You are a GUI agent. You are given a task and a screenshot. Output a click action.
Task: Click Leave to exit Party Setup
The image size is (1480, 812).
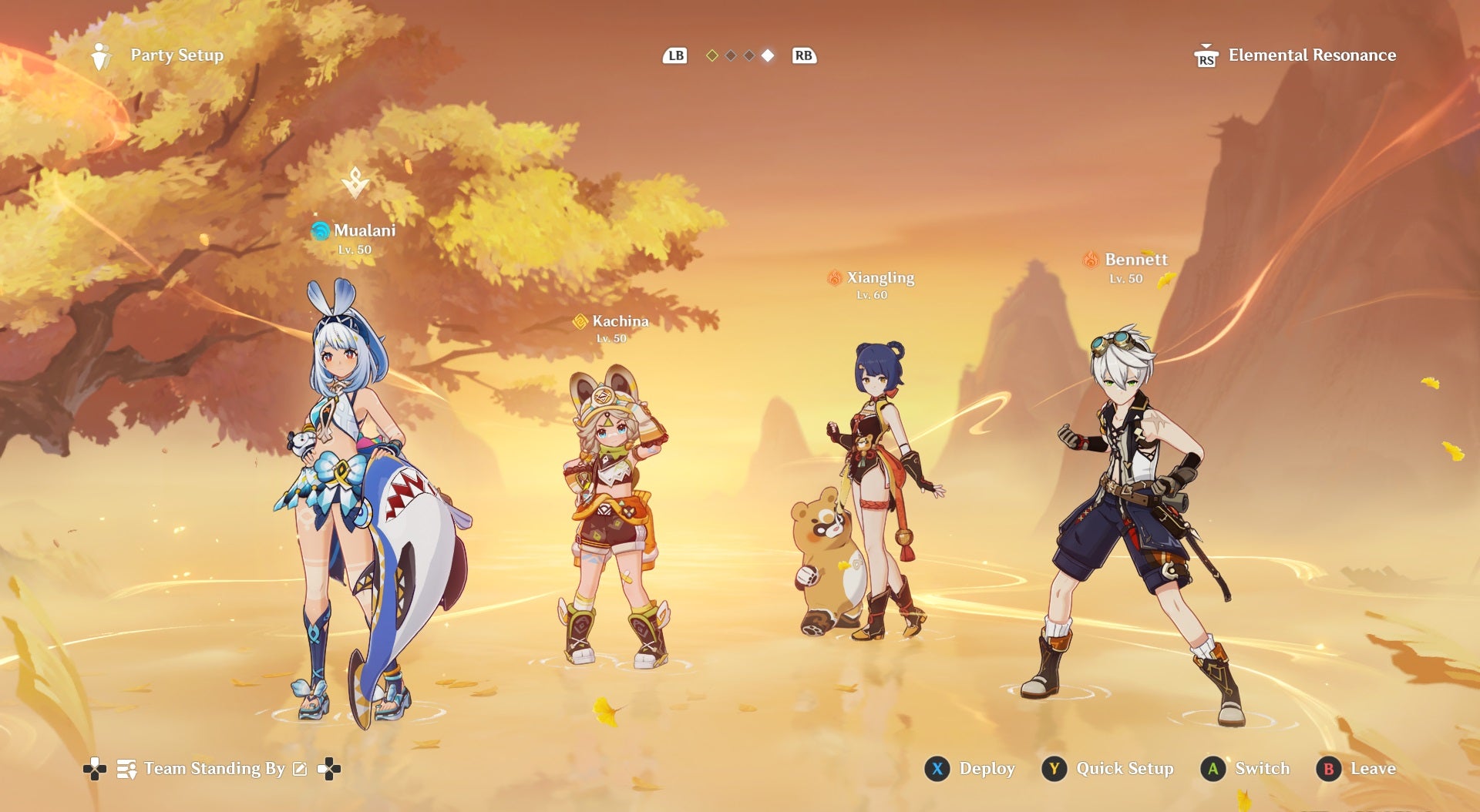pyautogui.click(x=1364, y=768)
